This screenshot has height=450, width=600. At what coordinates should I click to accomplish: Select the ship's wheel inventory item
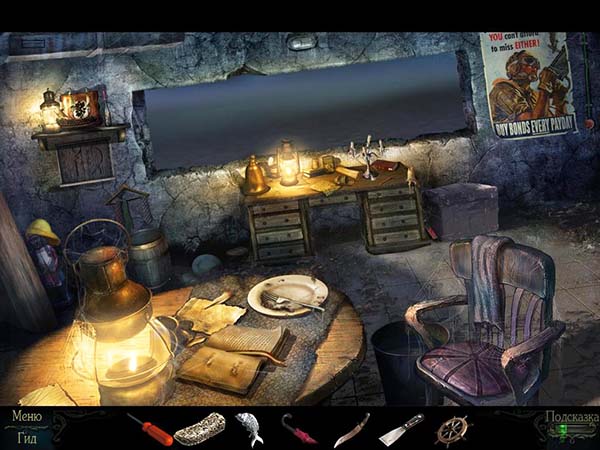pos(451,429)
